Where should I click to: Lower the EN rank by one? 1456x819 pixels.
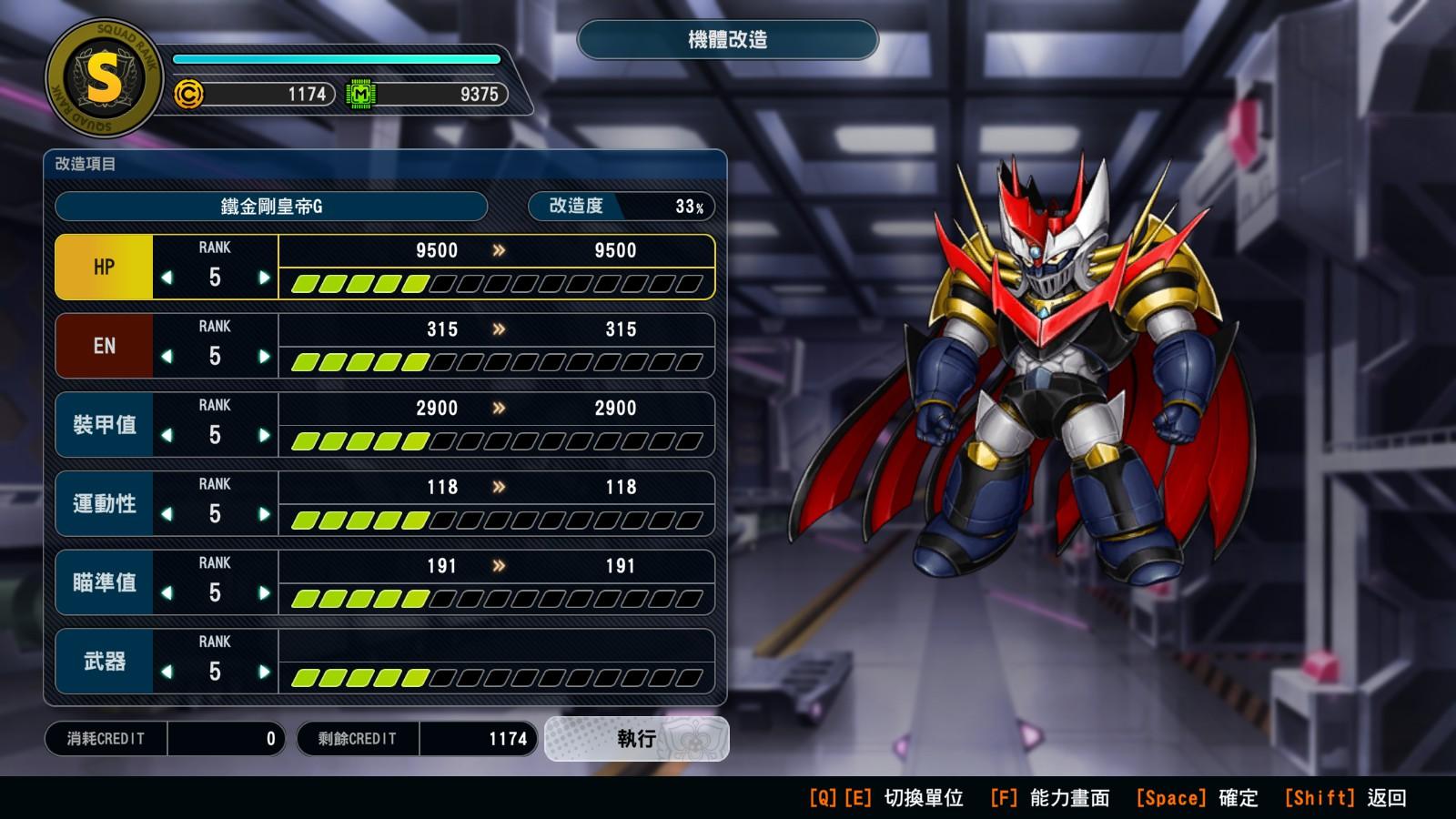[167, 357]
